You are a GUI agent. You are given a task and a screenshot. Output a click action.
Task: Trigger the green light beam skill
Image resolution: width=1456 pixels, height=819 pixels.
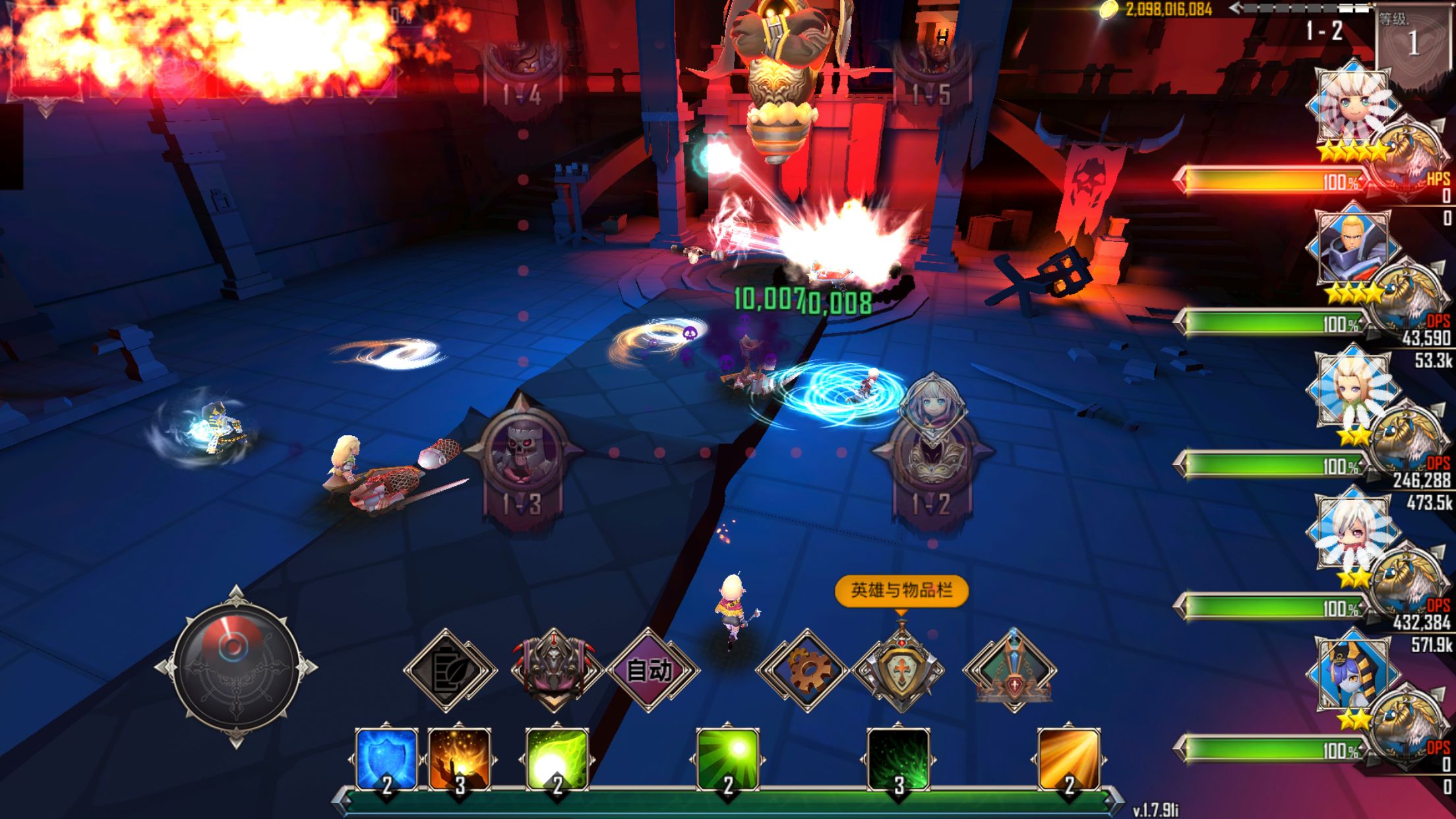coord(728,760)
